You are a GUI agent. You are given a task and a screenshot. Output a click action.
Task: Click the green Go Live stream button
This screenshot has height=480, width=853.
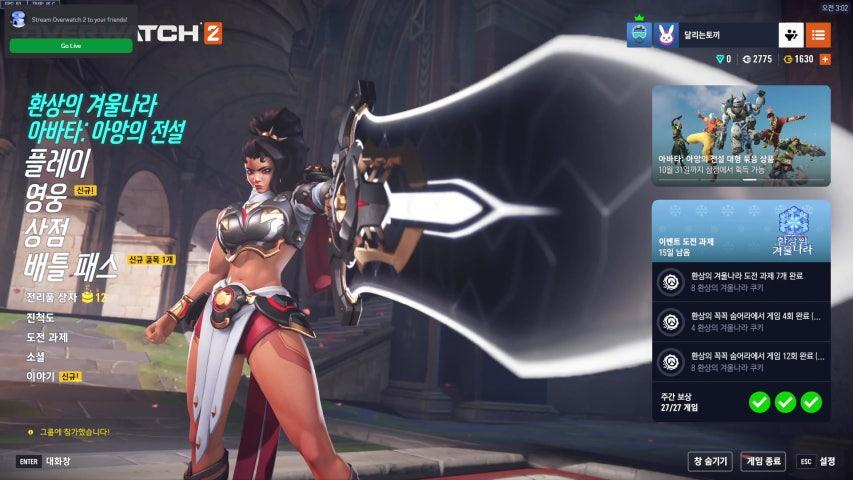pos(71,46)
